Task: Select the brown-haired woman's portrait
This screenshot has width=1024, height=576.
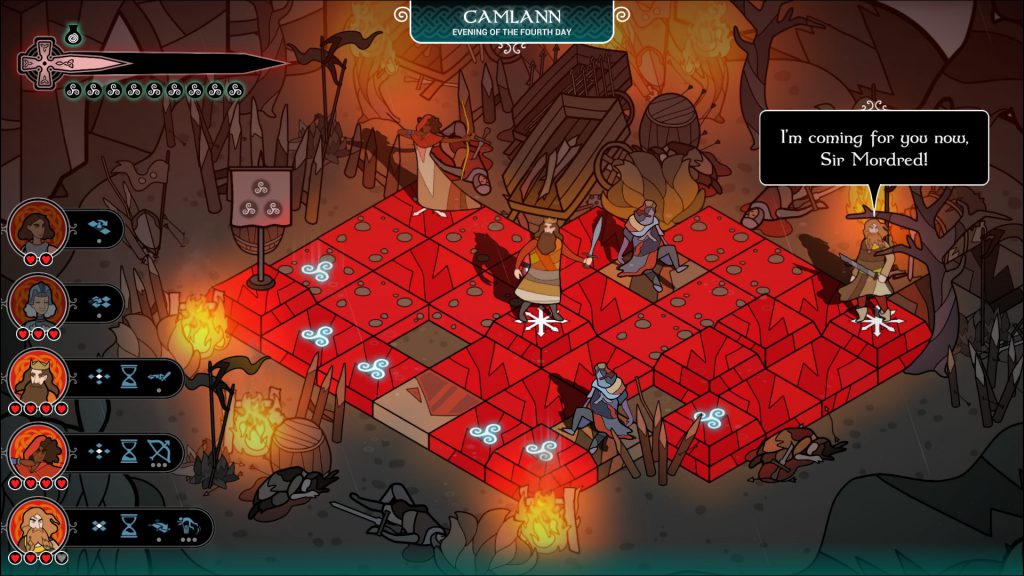Action: point(38,227)
